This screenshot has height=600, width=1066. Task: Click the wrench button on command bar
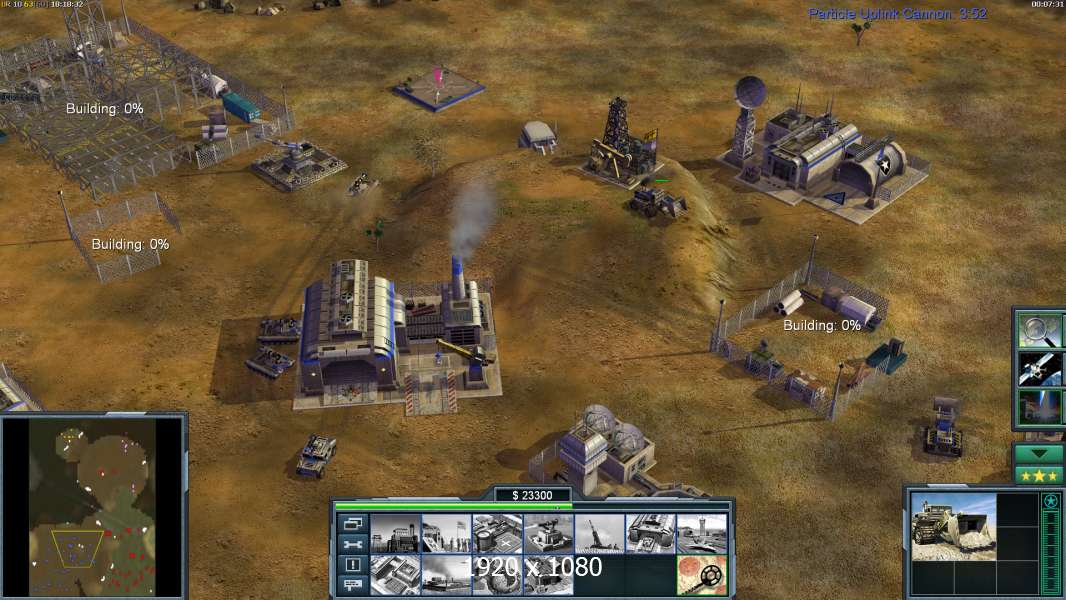(353, 544)
